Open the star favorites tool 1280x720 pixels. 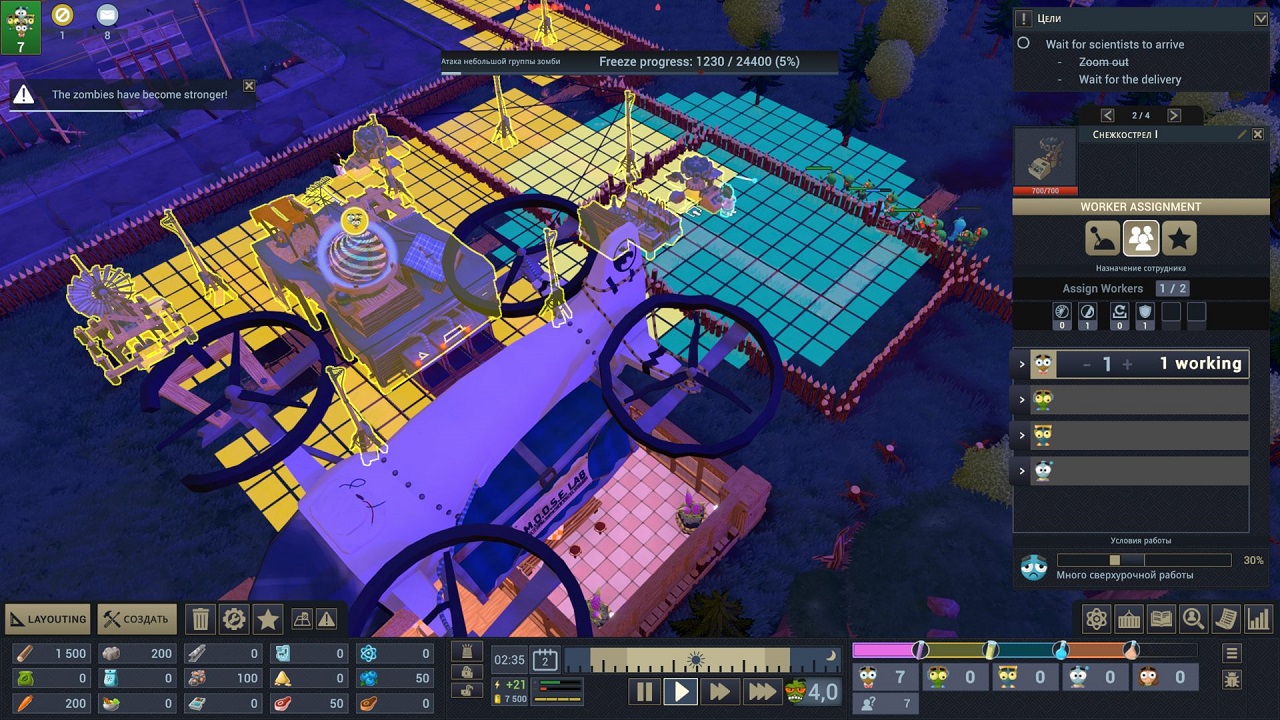pyautogui.click(x=267, y=620)
